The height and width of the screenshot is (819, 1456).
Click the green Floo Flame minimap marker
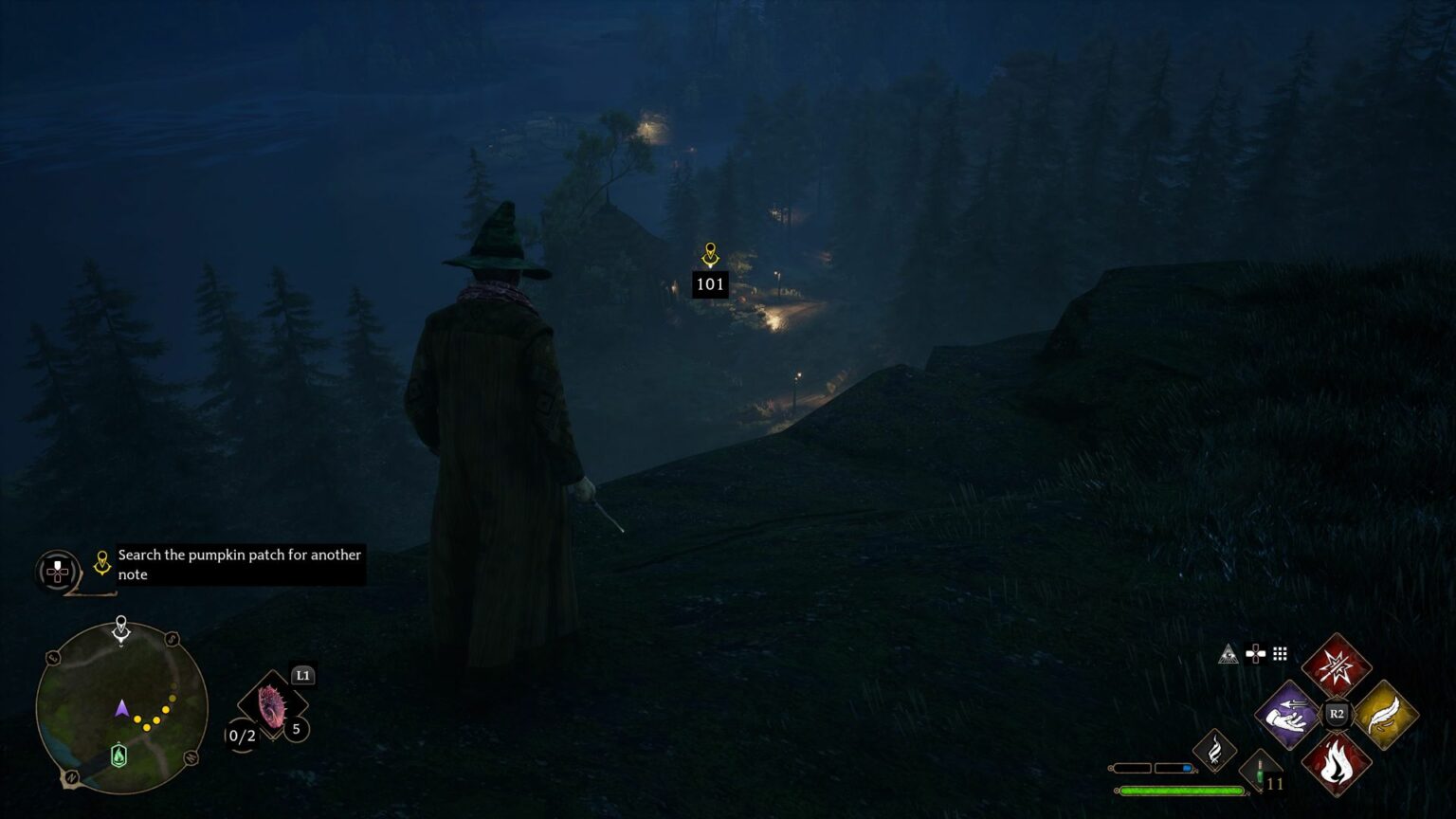118,755
